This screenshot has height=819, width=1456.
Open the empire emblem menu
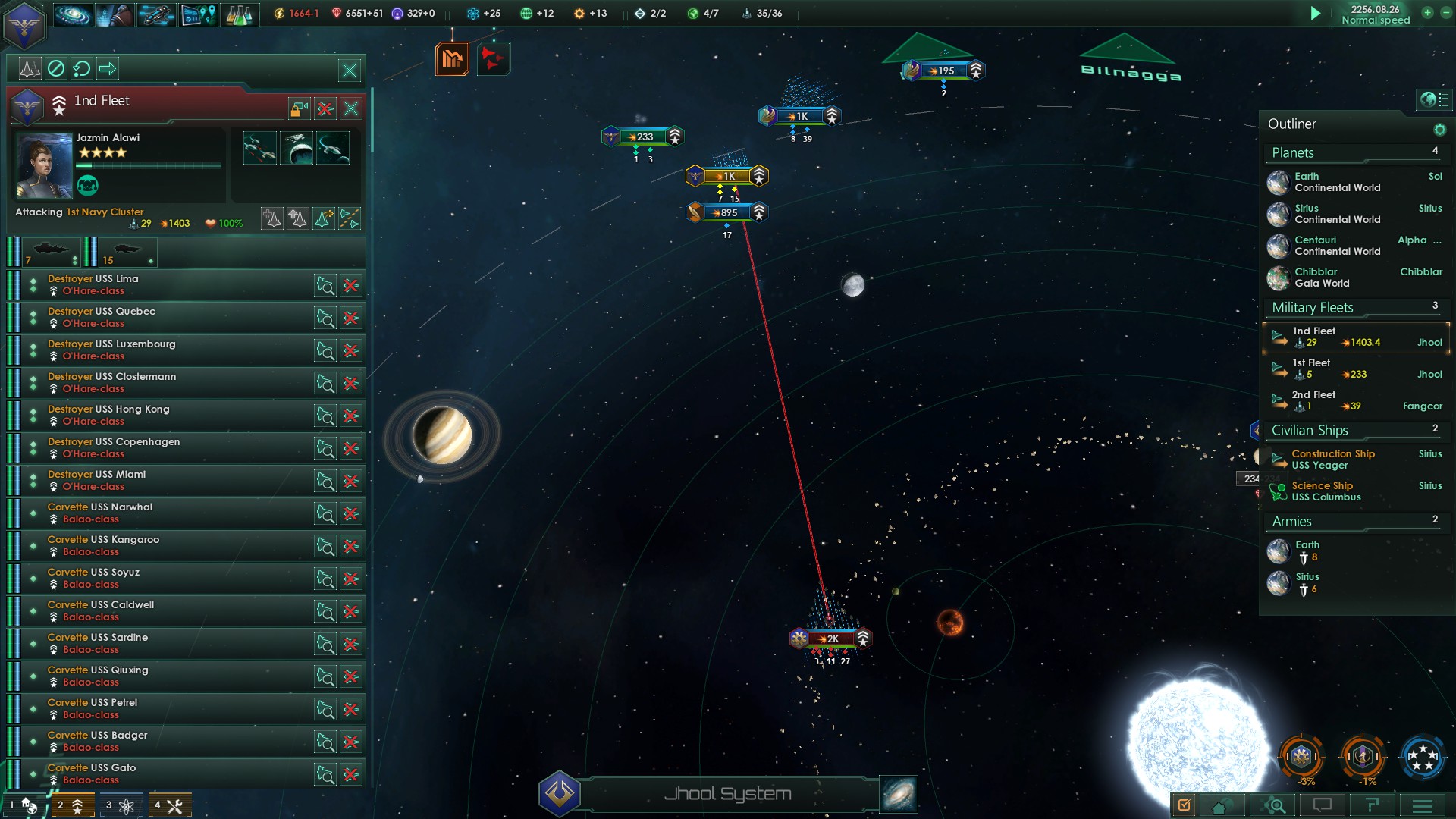coord(25,25)
